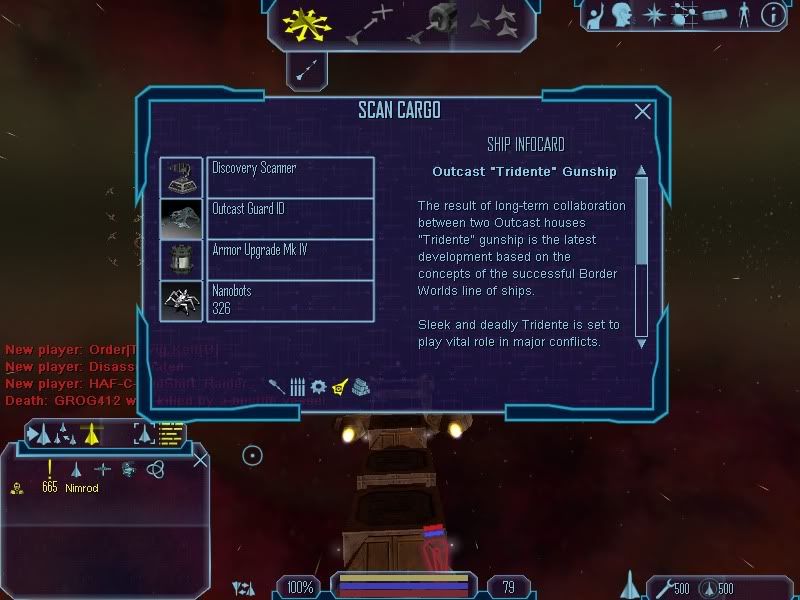Open the information 'i' icon
Image resolution: width=800 pixels, height=600 pixels.
pyautogui.click(x=772, y=15)
